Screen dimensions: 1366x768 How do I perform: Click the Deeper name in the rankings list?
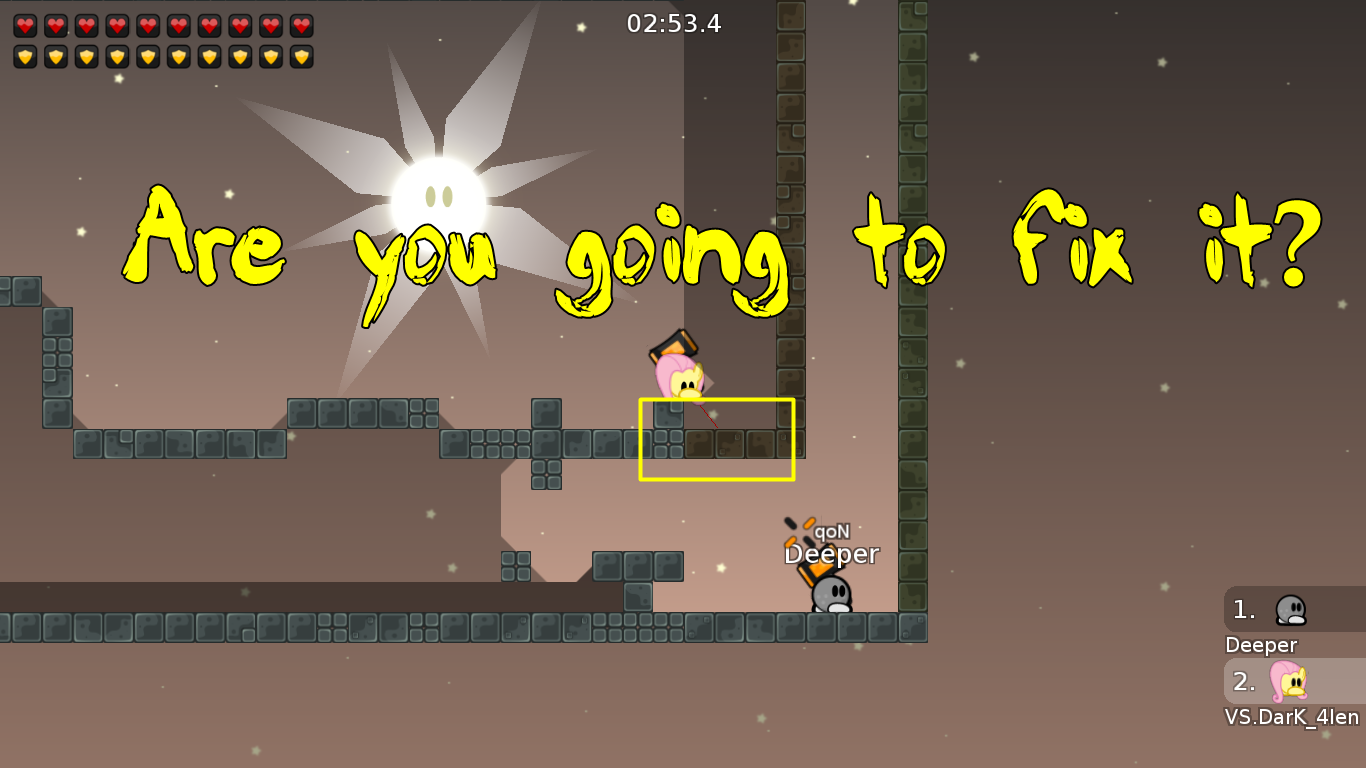[x=1260, y=645]
